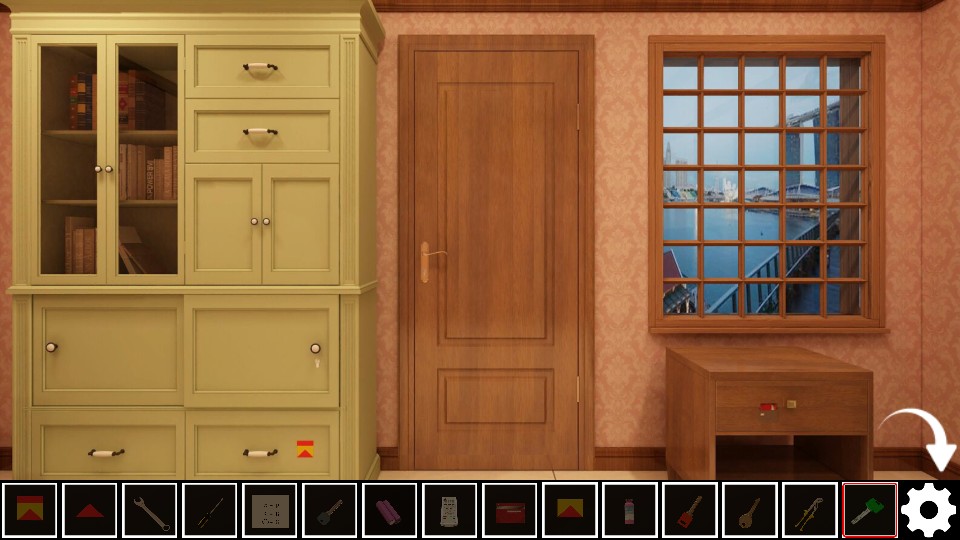Select the brass pliers inventory slot
The width and height of the screenshot is (960, 540).
(x=810, y=510)
